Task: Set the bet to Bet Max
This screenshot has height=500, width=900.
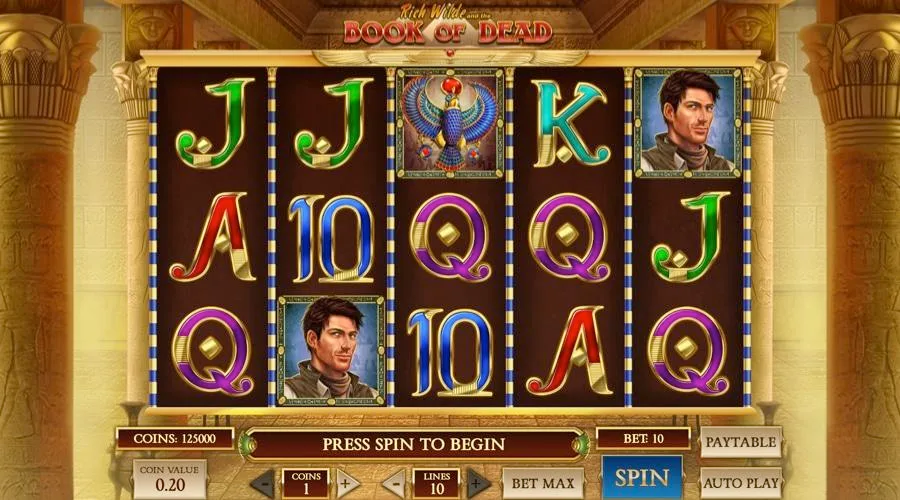Action: point(543,483)
